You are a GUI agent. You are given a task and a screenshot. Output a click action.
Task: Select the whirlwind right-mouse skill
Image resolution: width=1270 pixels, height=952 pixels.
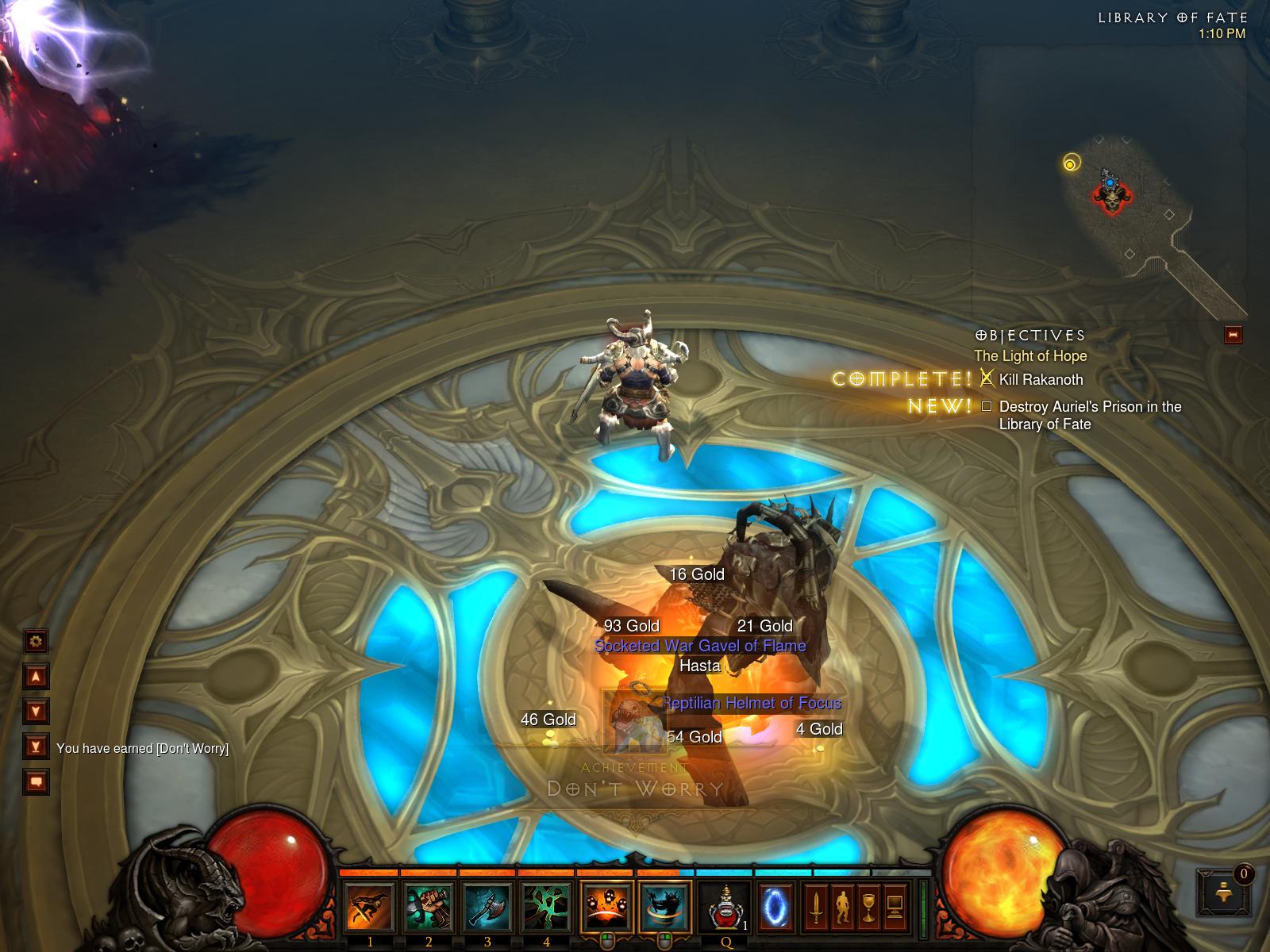(665, 907)
